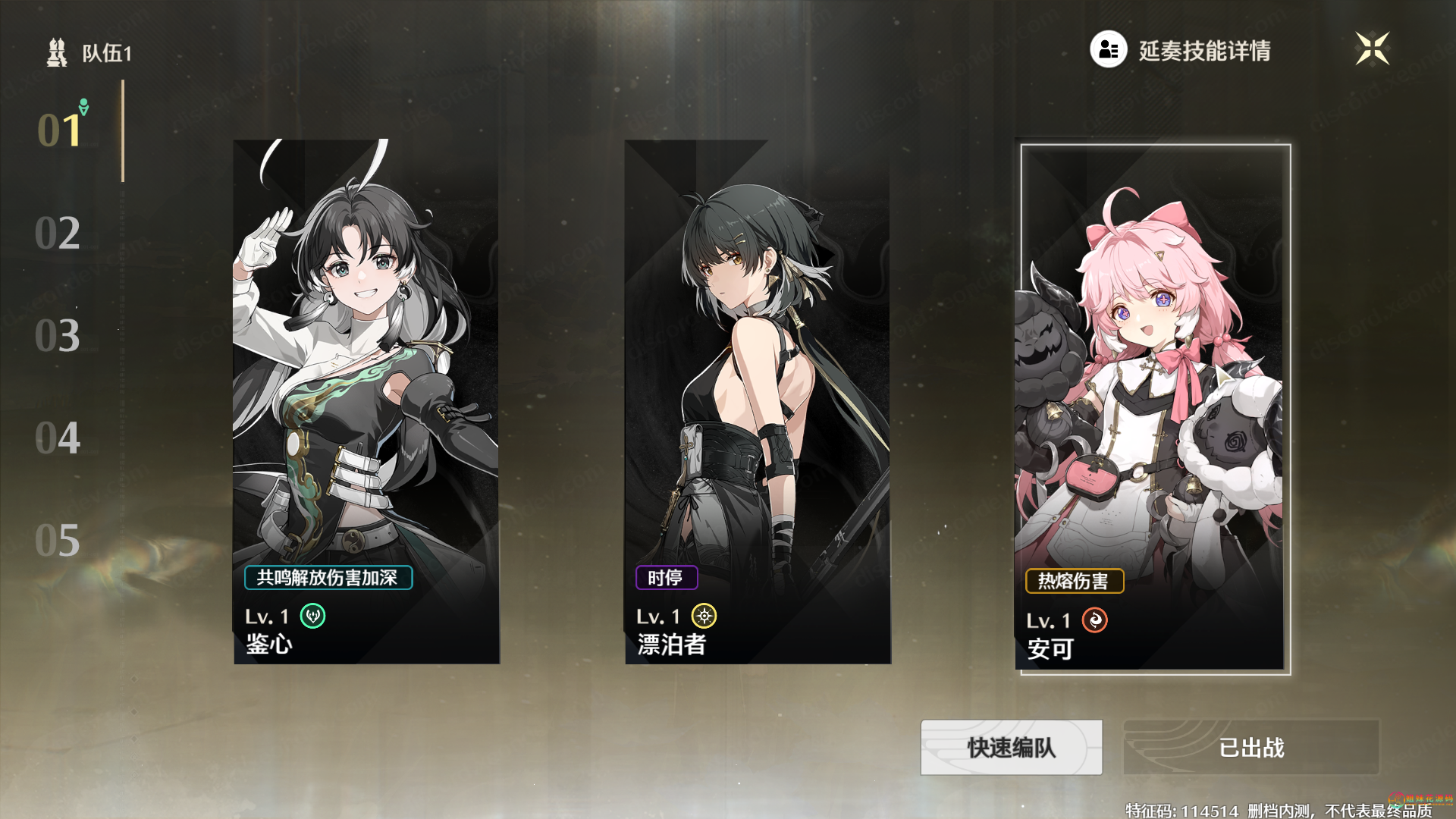The image size is (1456, 819).
Task: Click the 热熔伤害 skill tag
Action: coord(1074,582)
